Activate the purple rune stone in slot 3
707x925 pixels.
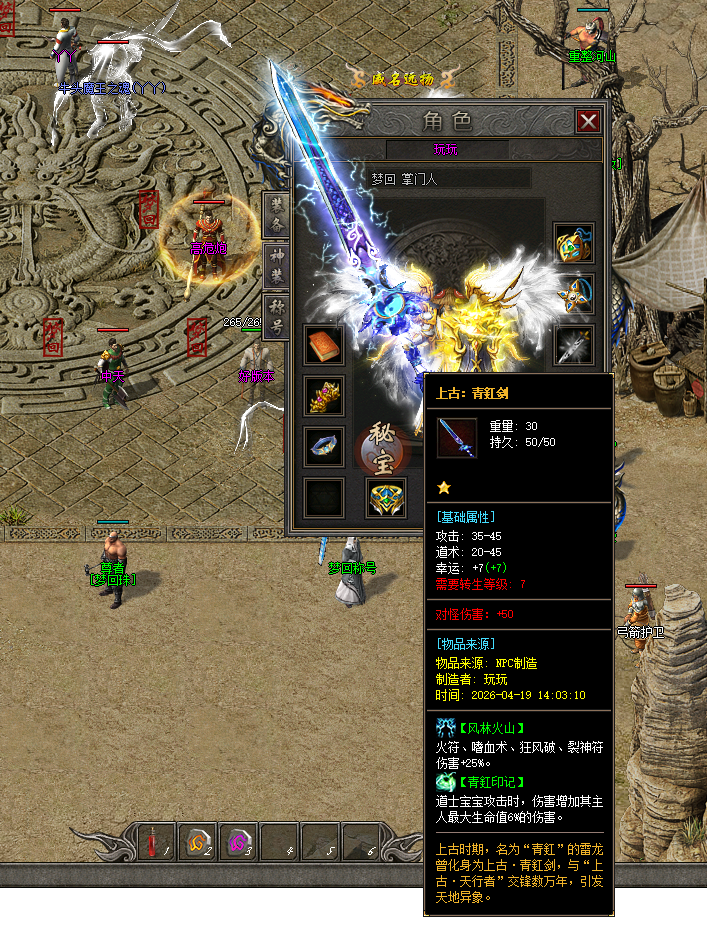238,842
